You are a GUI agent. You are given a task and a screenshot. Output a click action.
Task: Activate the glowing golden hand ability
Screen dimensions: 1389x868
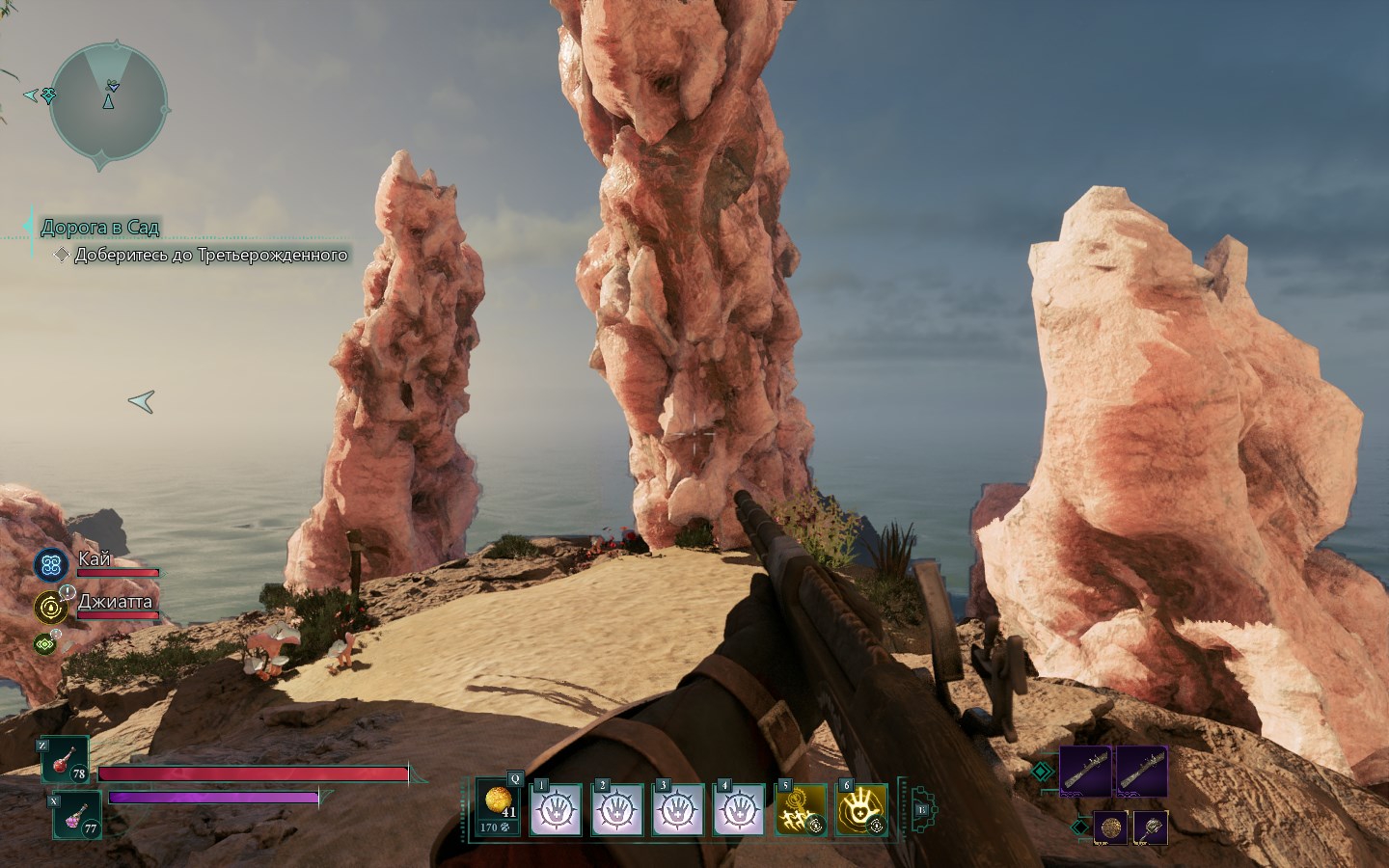pos(861,809)
